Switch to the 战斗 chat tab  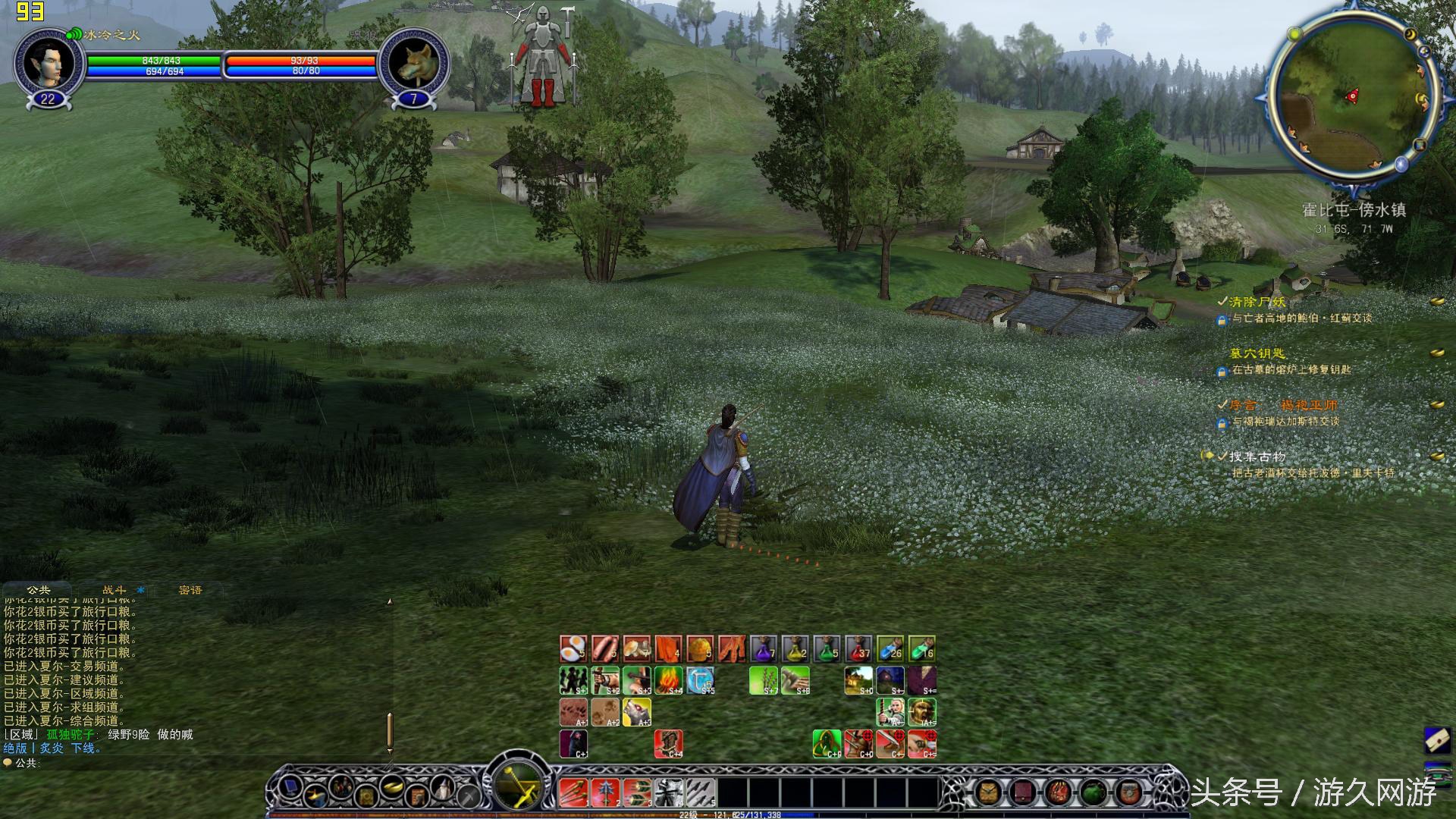coord(115,590)
